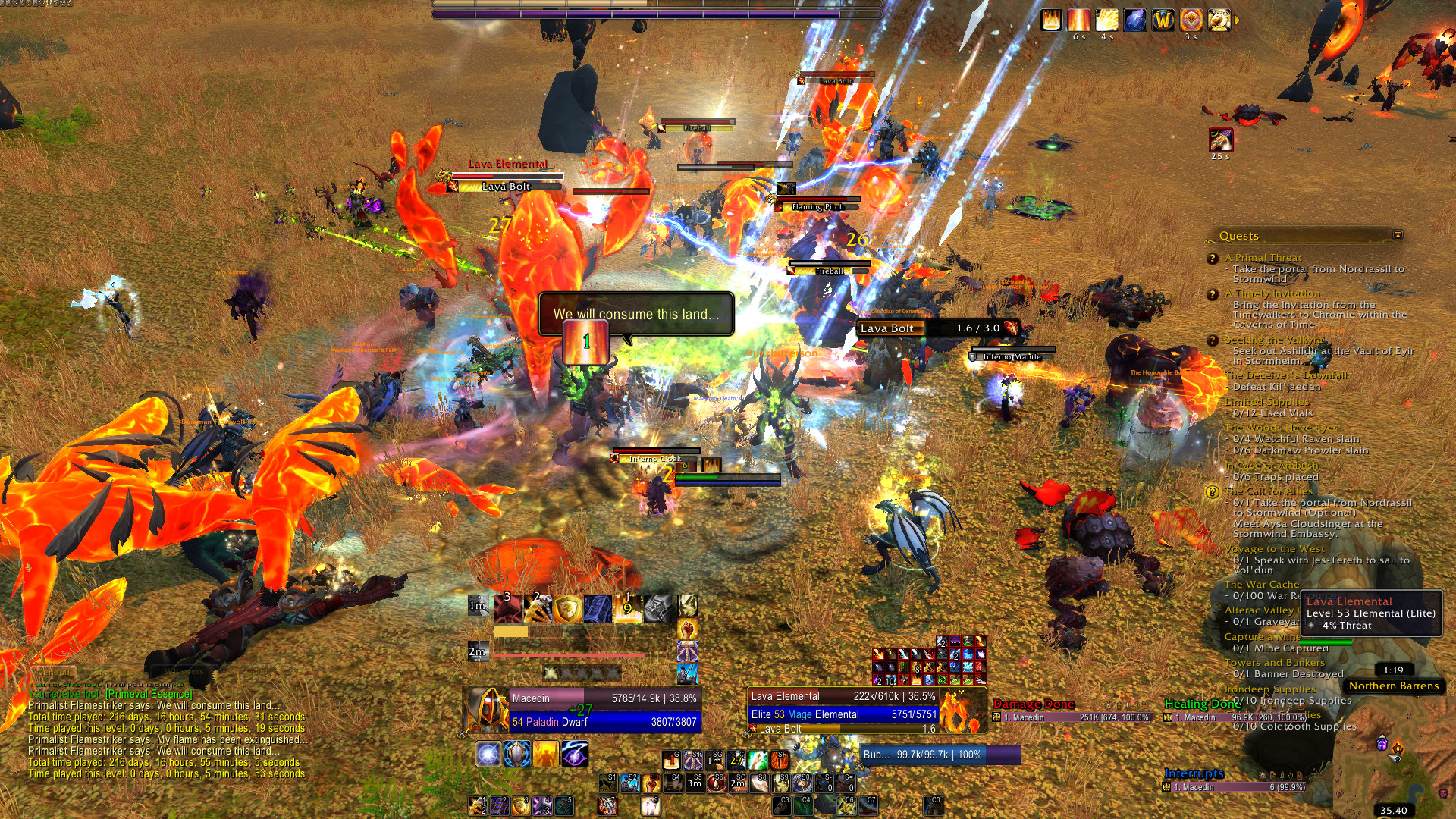This screenshot has height=819, width=1456.
Task: Open the Damage Done meter header
Action: pos(1034,704)
